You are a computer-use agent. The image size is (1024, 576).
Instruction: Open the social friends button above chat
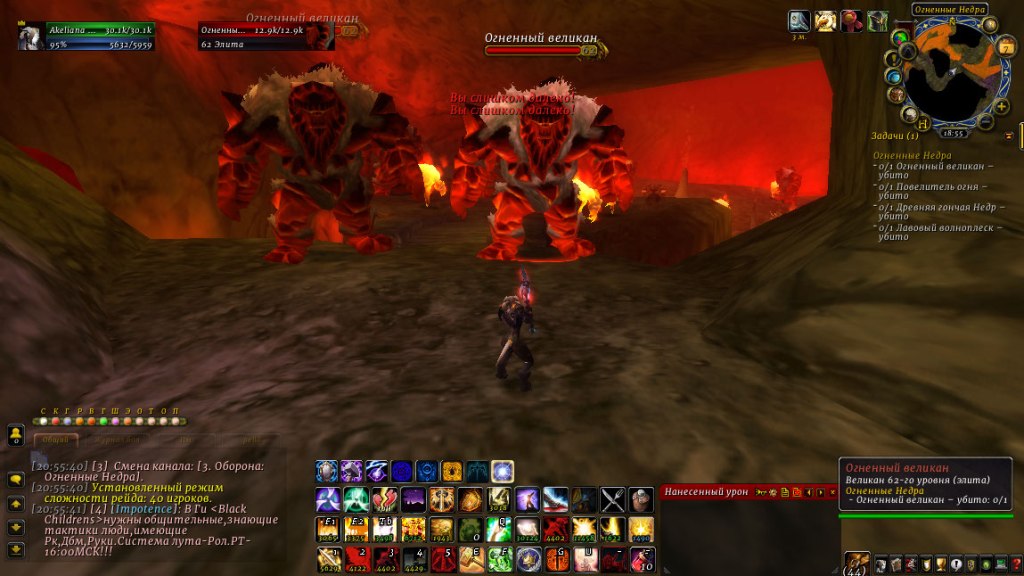[x=16, y=435]
